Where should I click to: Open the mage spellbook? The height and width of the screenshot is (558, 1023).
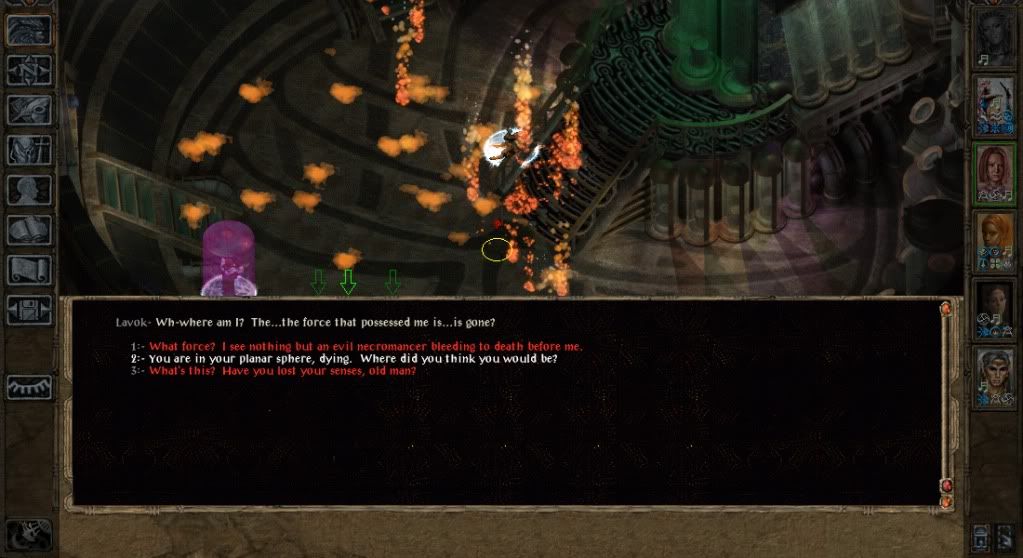29,230
